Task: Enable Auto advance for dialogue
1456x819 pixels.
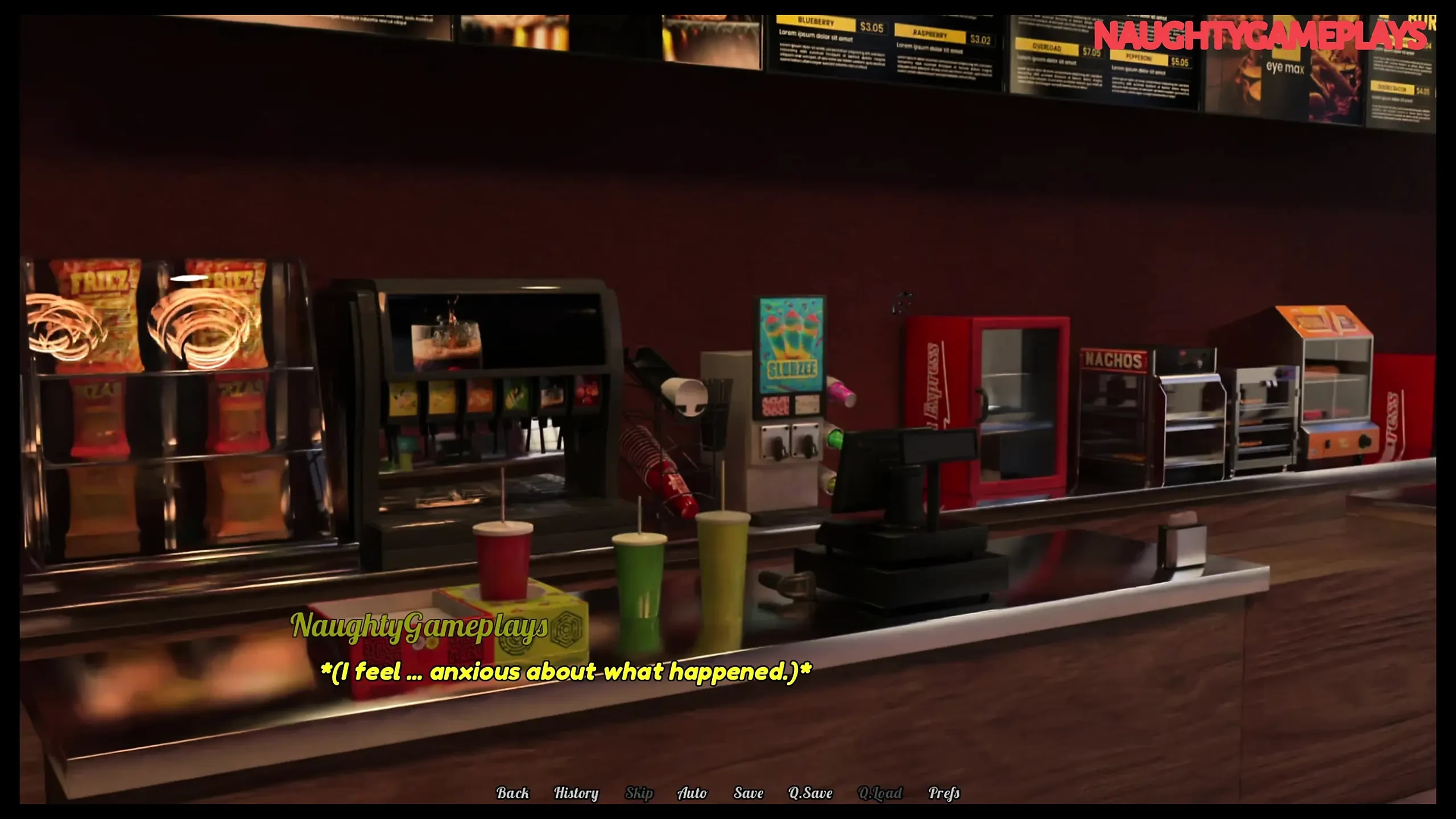Action: 692,793
